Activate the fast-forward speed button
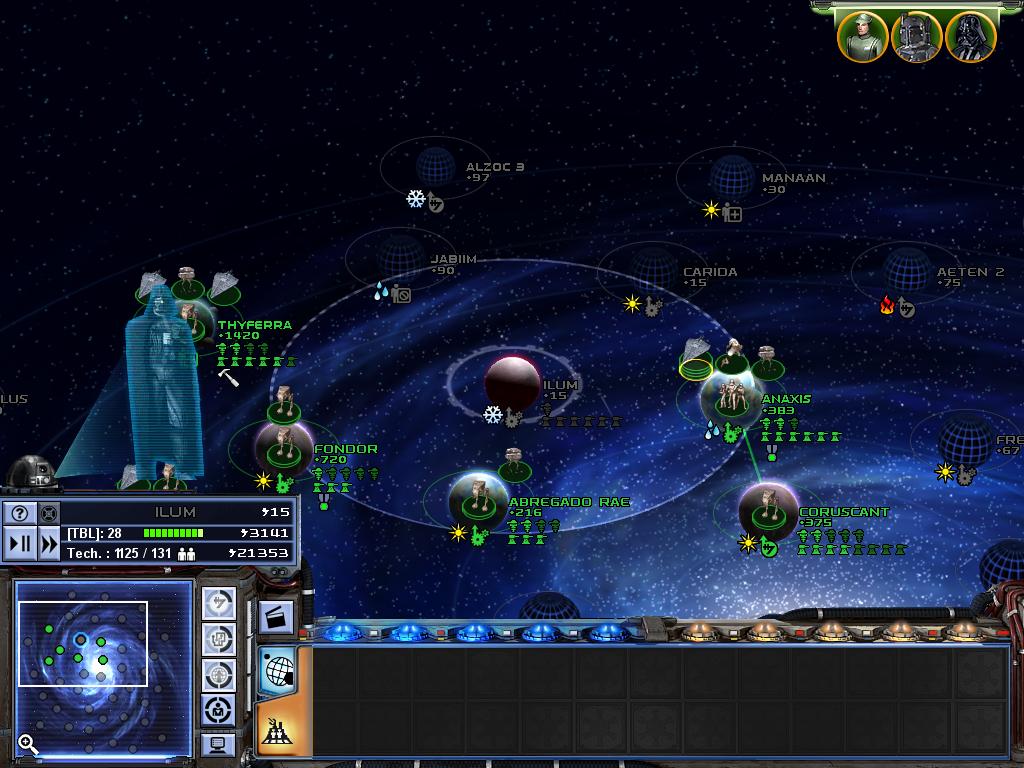Viewport: 1024px width, 768px height. point(49,544)
